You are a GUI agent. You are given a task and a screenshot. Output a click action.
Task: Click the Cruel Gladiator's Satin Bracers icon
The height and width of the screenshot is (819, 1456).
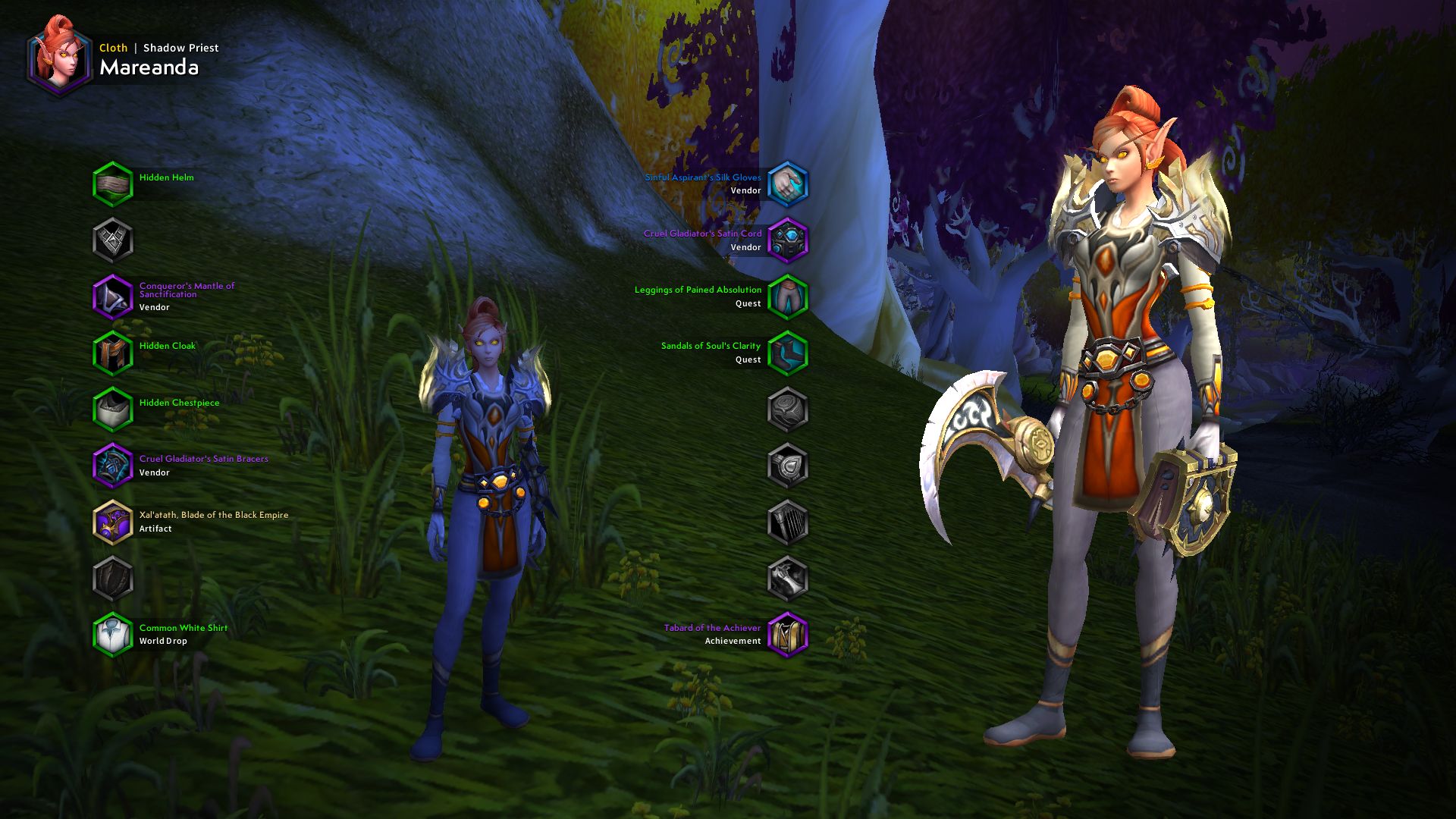click(x=114, y=466)
